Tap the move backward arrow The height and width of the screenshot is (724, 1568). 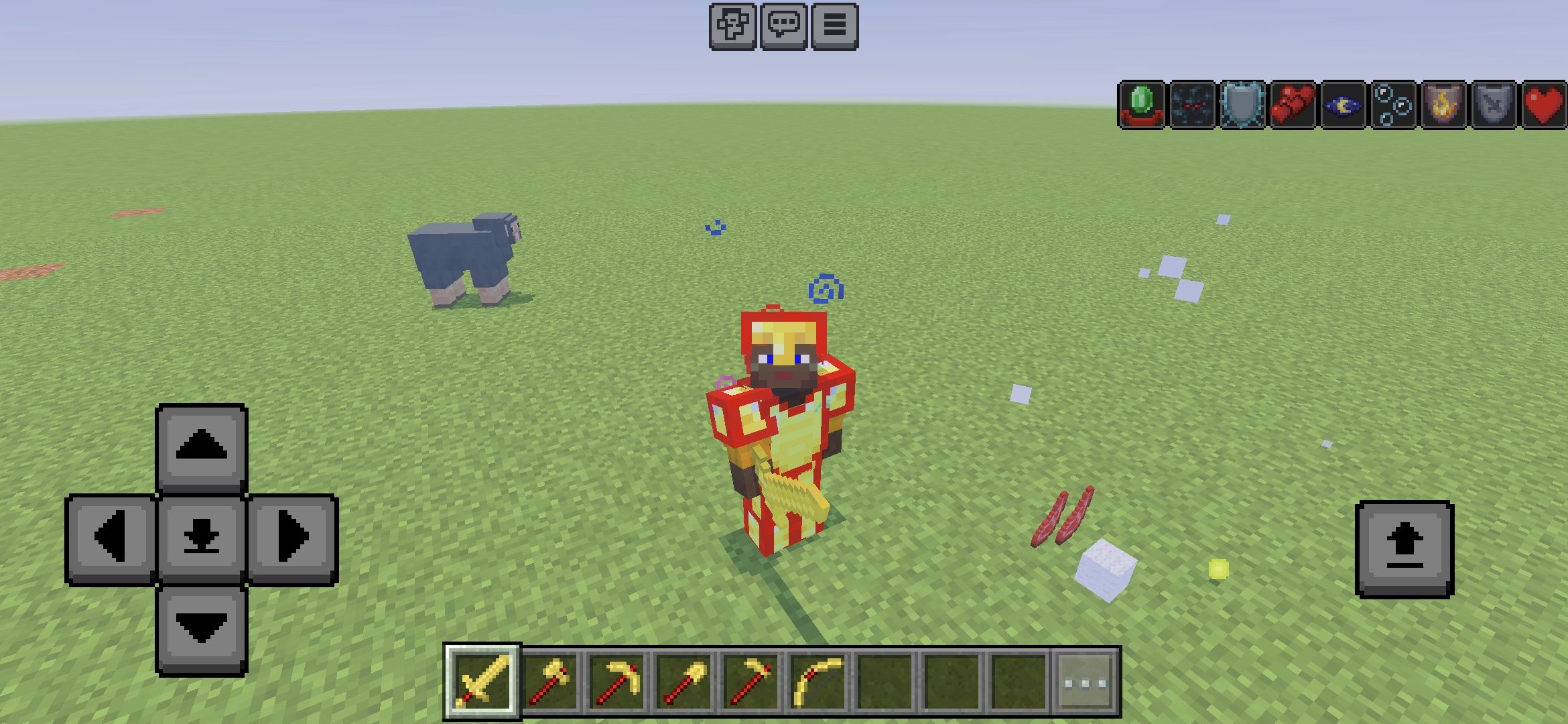click(x=201, y=629)
